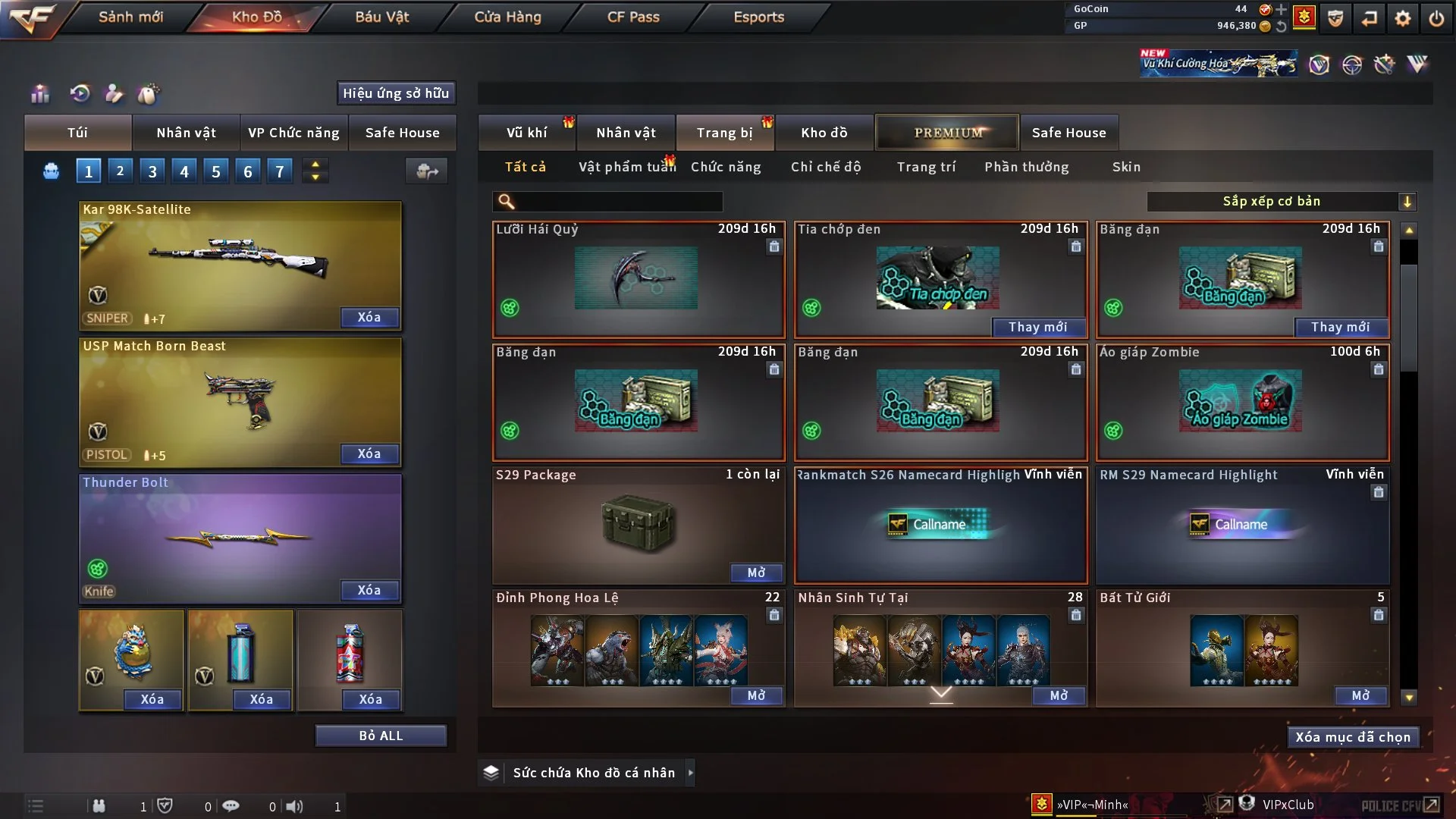Viewport: 1456px width, 819px height.
Task: Remove the Kar 98K-Satellite with Xóa
Action: [x=369, y=317]
